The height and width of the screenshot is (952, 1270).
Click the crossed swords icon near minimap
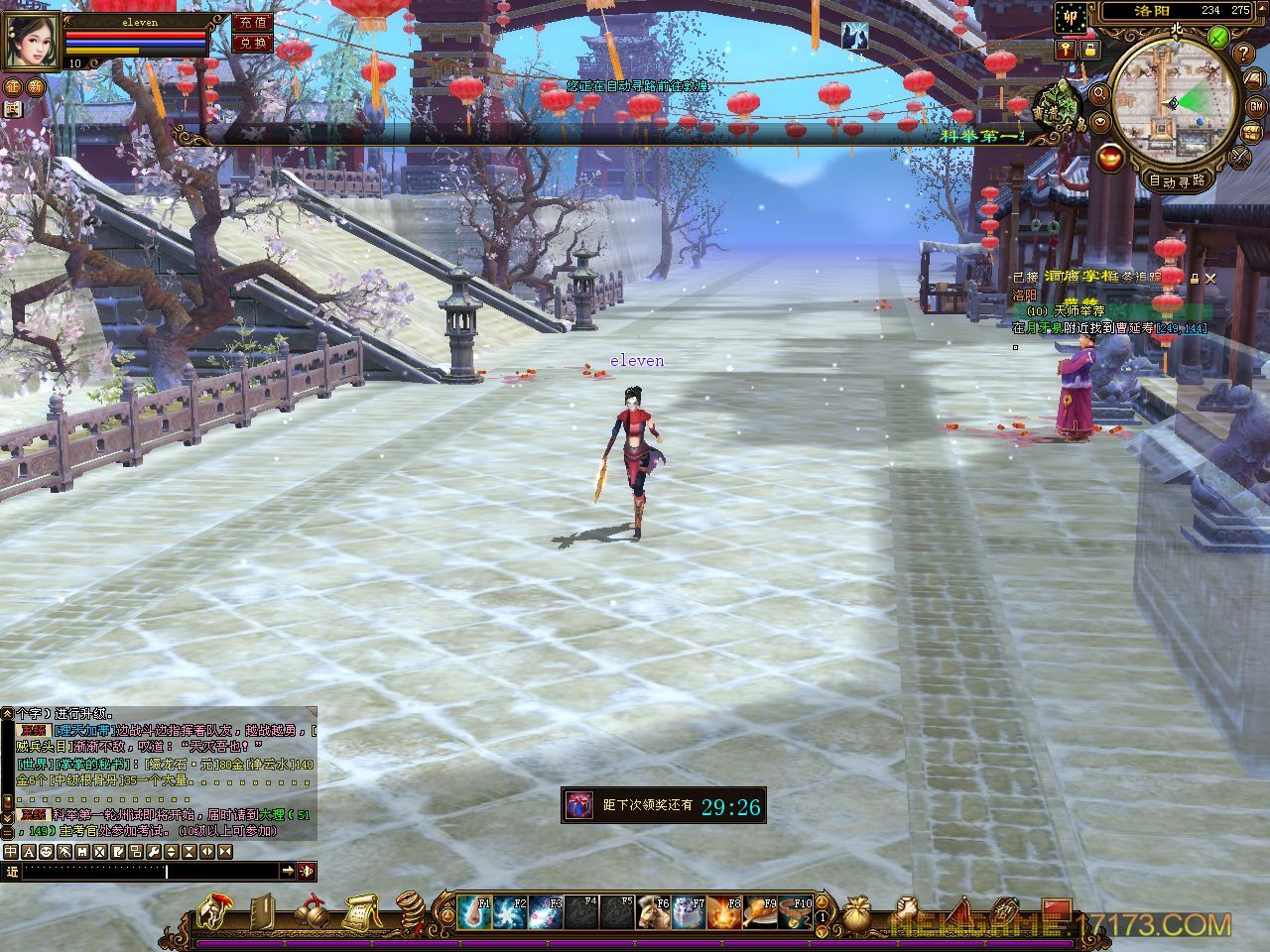coord(1240,156)
